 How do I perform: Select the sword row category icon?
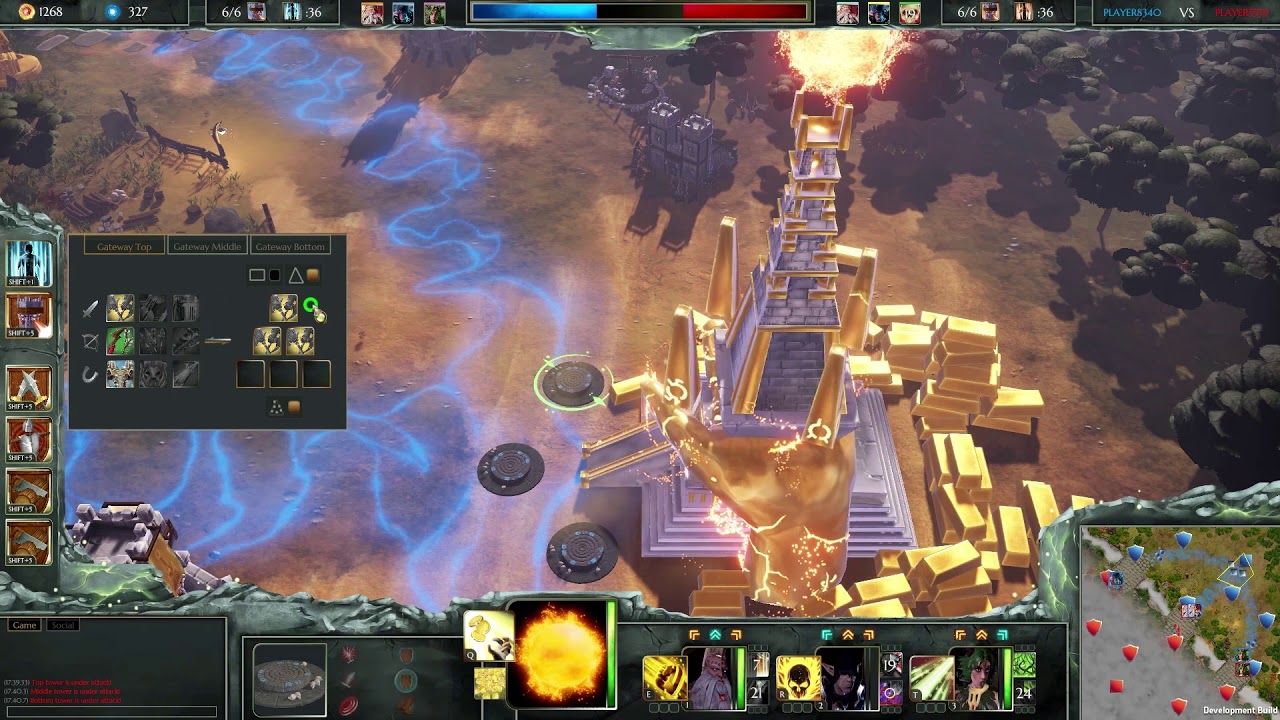tap(91, 309)
